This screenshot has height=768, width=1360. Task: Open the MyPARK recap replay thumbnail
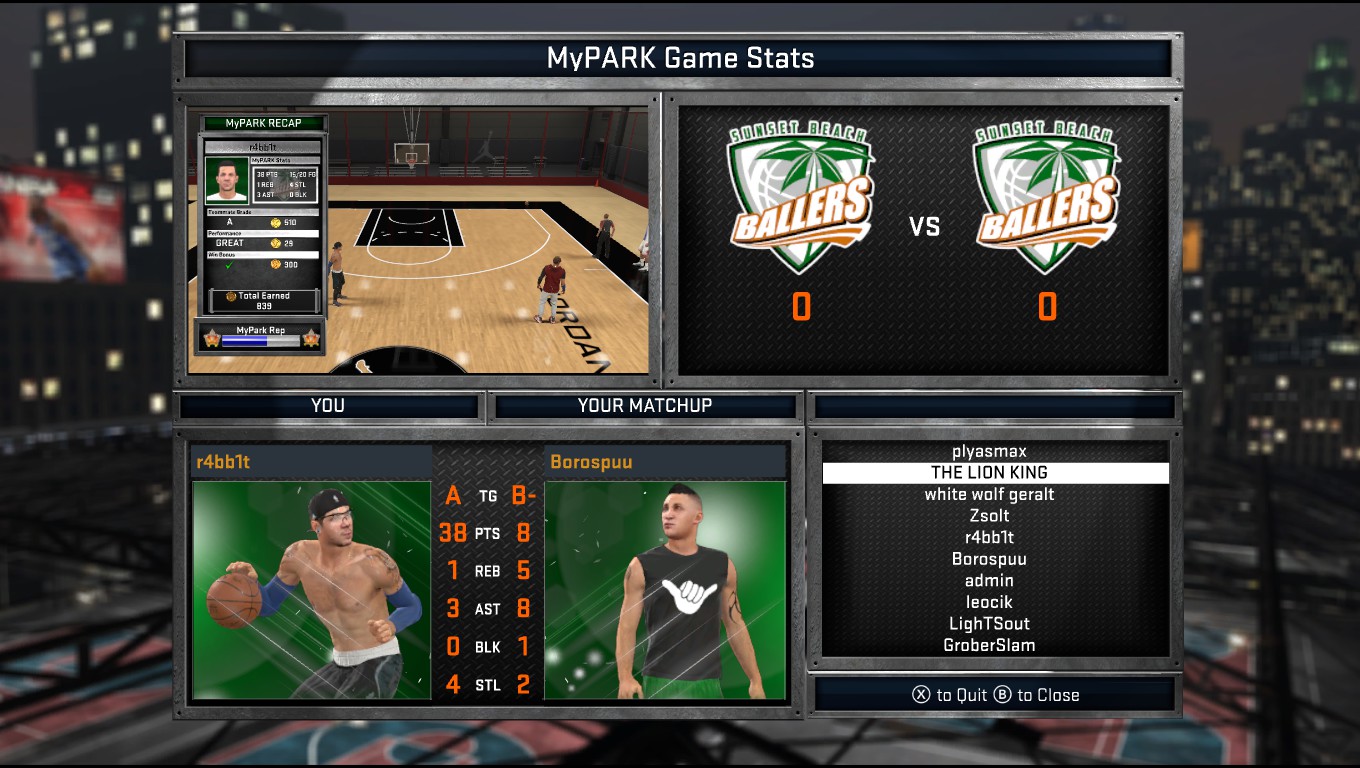418,240
